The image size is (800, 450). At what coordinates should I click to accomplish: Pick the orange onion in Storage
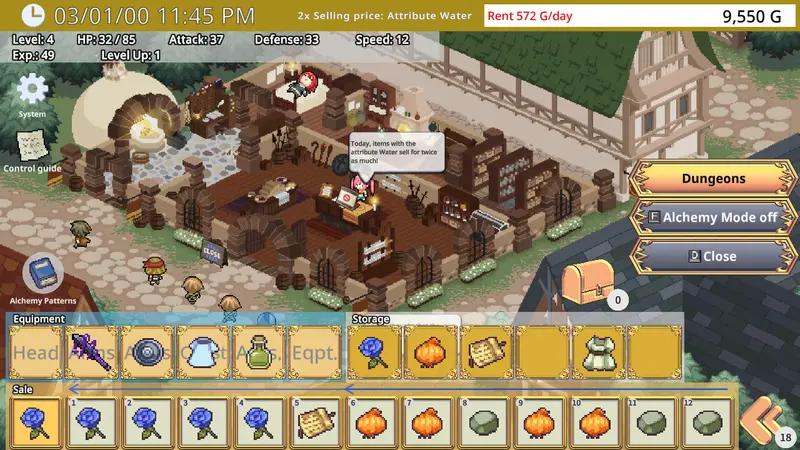pyautogui.click(x=431, y=353)
